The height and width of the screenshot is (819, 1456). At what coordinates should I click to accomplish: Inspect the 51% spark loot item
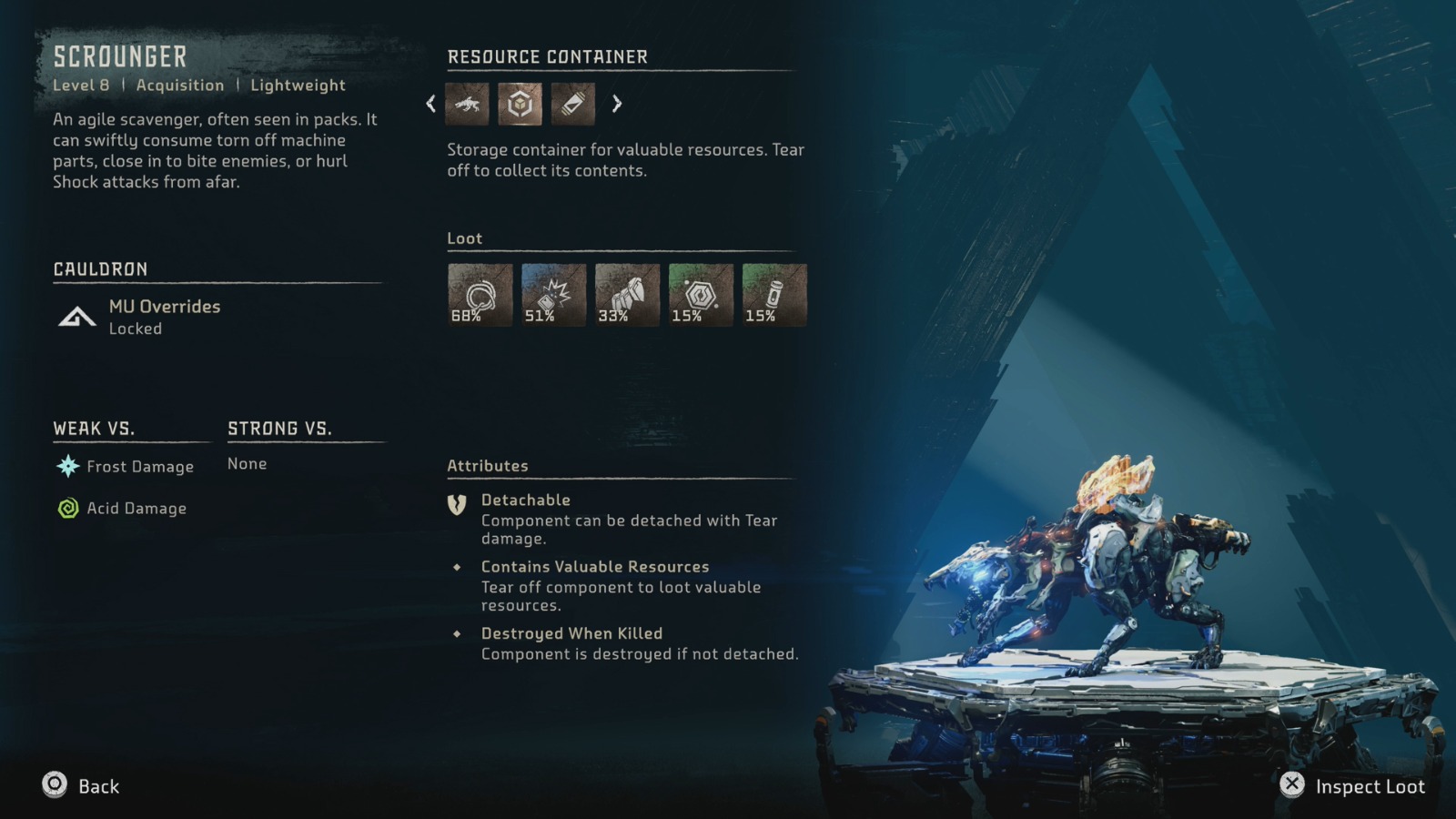[x=553, y=295]
